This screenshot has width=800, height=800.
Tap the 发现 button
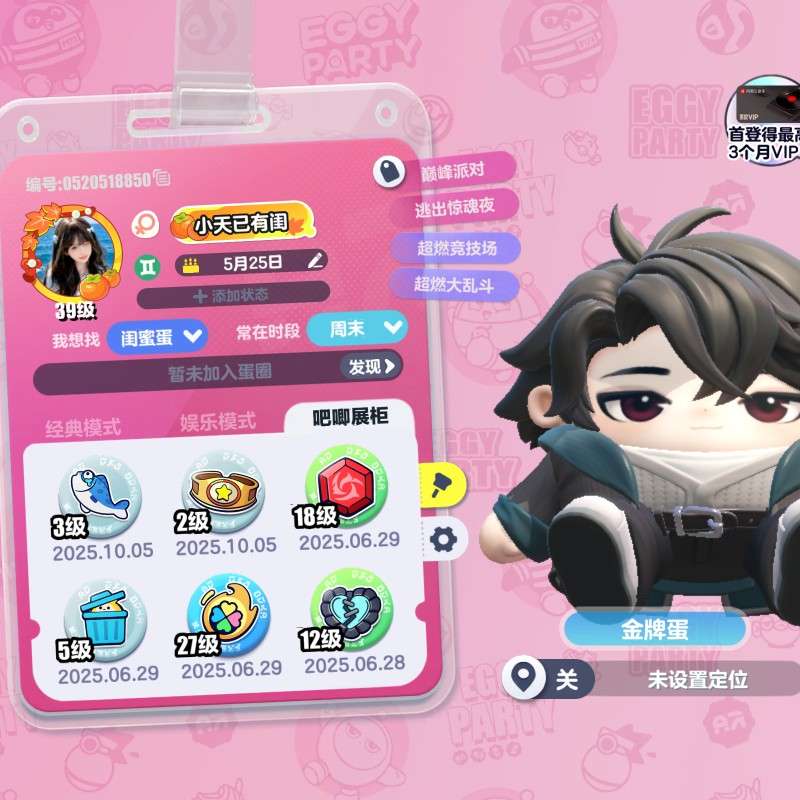[x=372, y=367]
